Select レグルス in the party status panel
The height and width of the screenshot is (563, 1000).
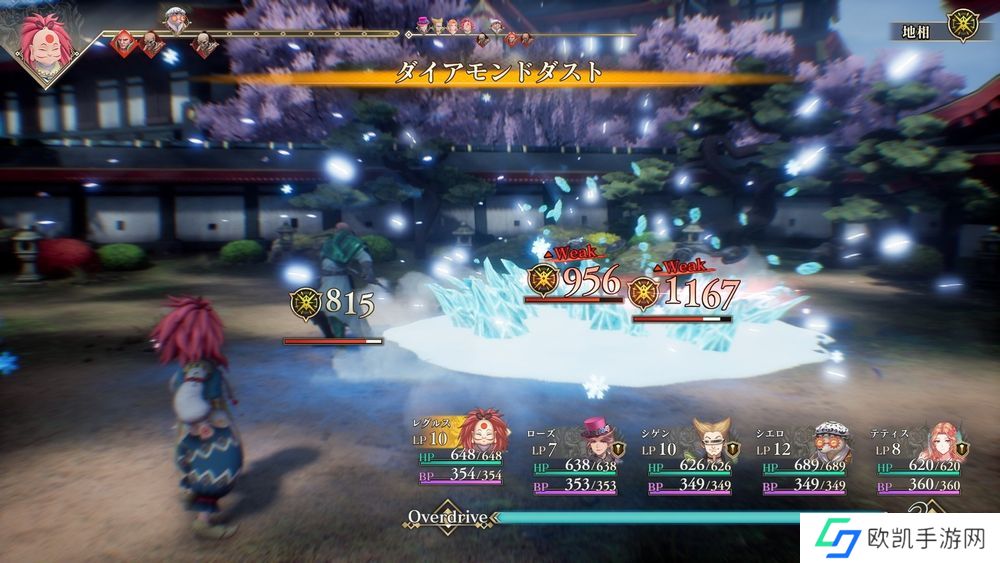[x=456, y=453]
